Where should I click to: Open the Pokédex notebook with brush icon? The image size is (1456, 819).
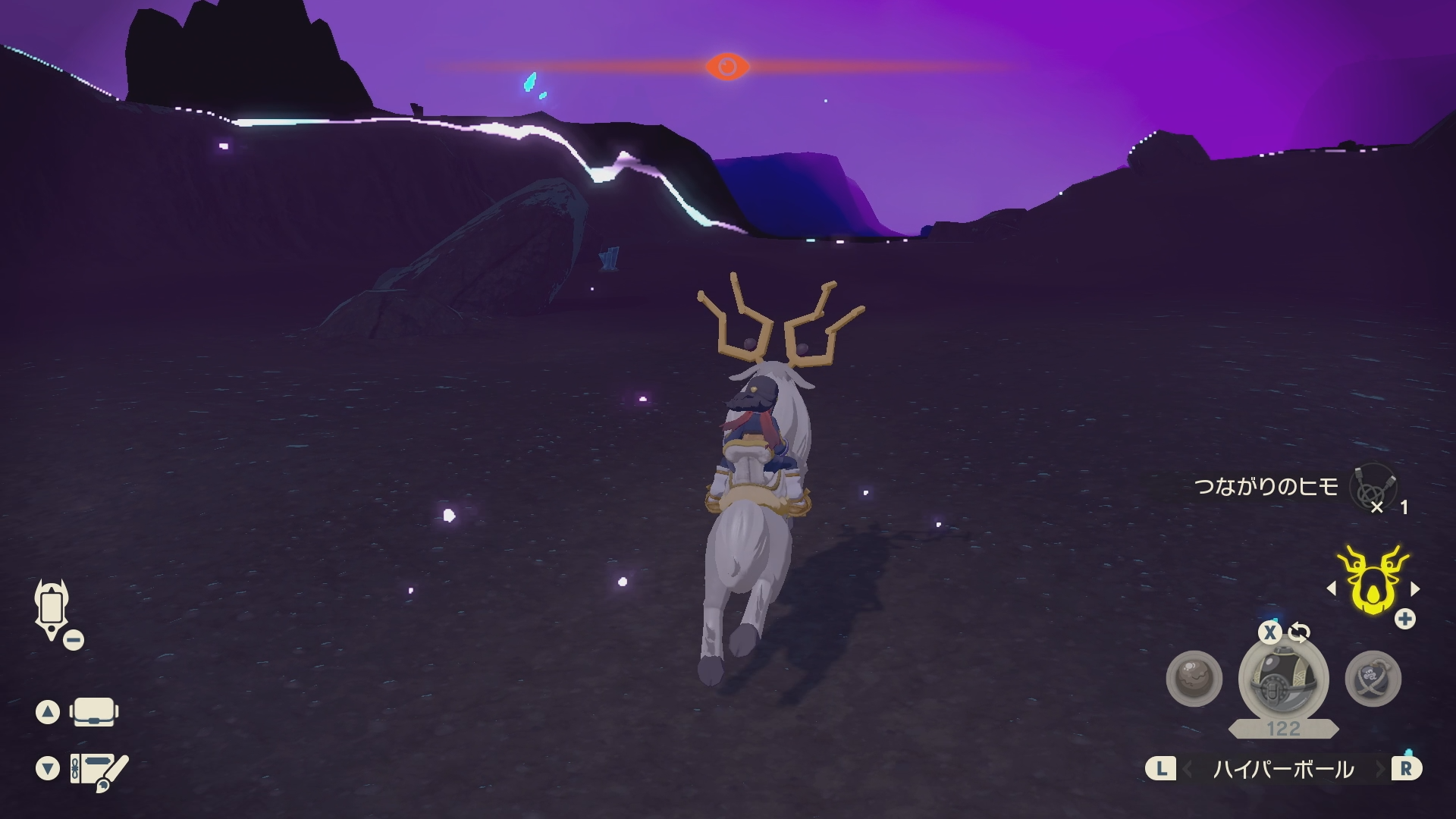[99, 770]
